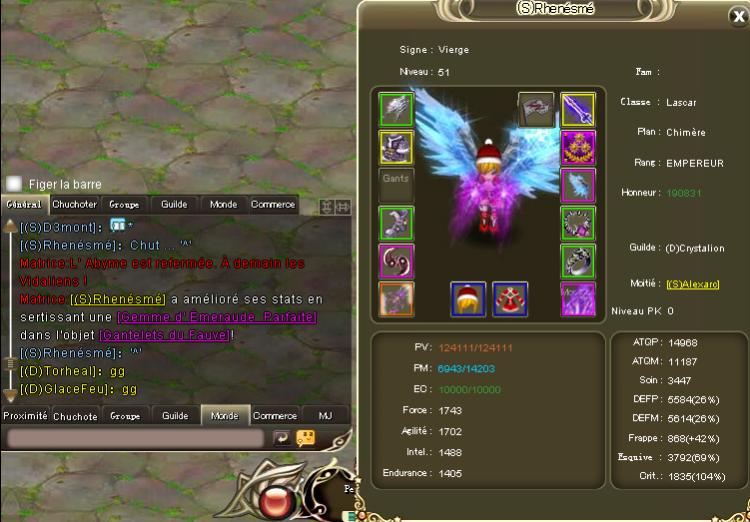
Task: Switch to the Guilde tab in the top chat row
Action: point(174,204)
